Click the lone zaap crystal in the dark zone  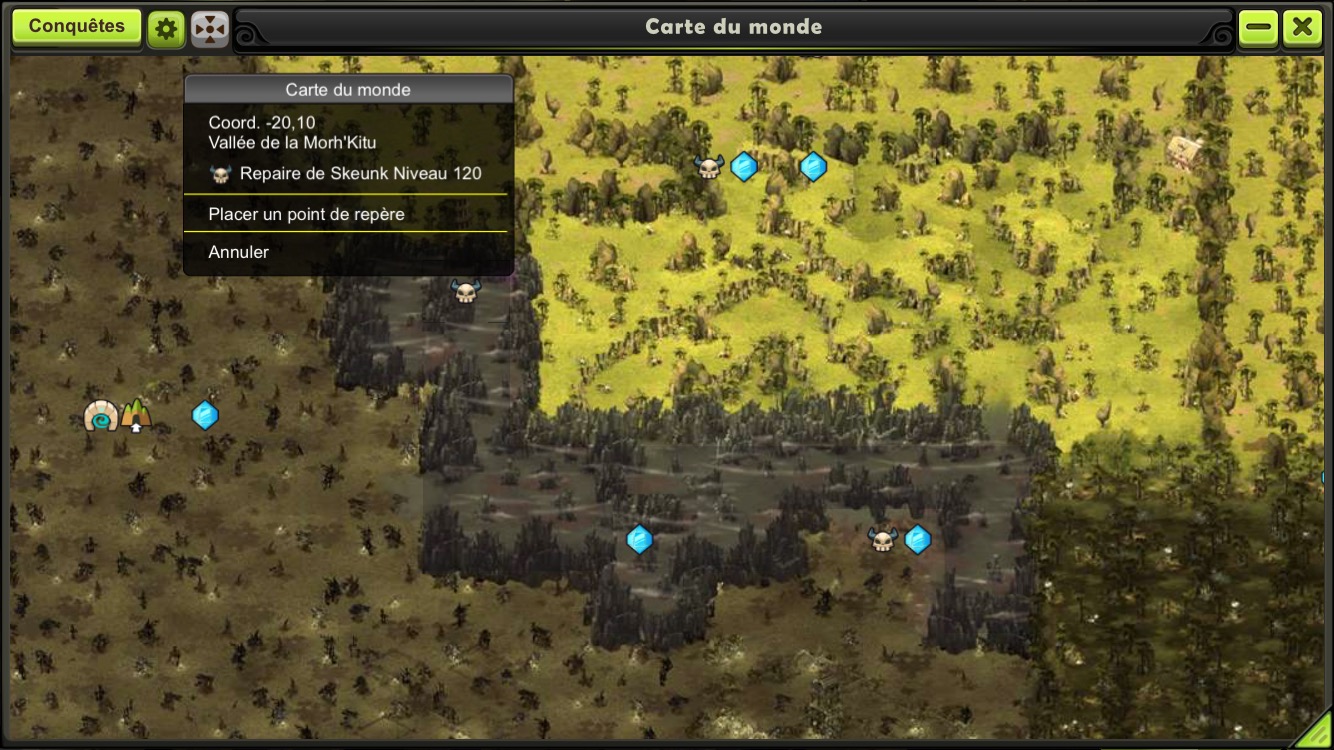coord(640,538)
